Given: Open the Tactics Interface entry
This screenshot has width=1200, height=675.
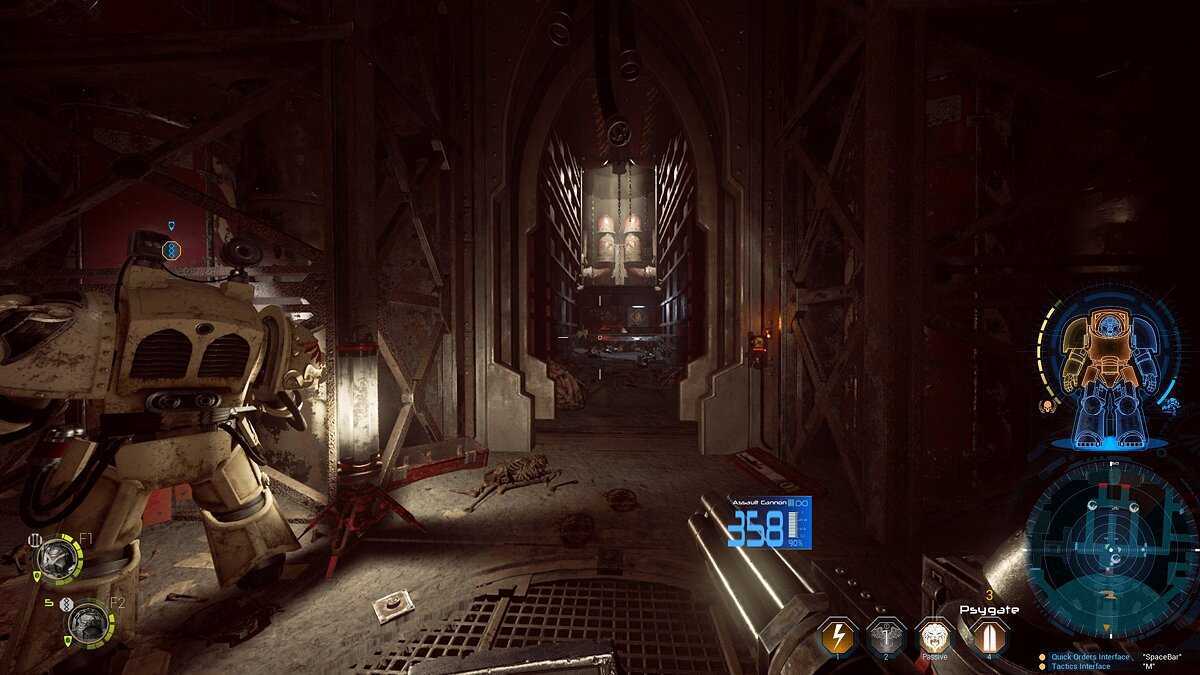Looking at the screenshot, I should (x=1080, y=666).
